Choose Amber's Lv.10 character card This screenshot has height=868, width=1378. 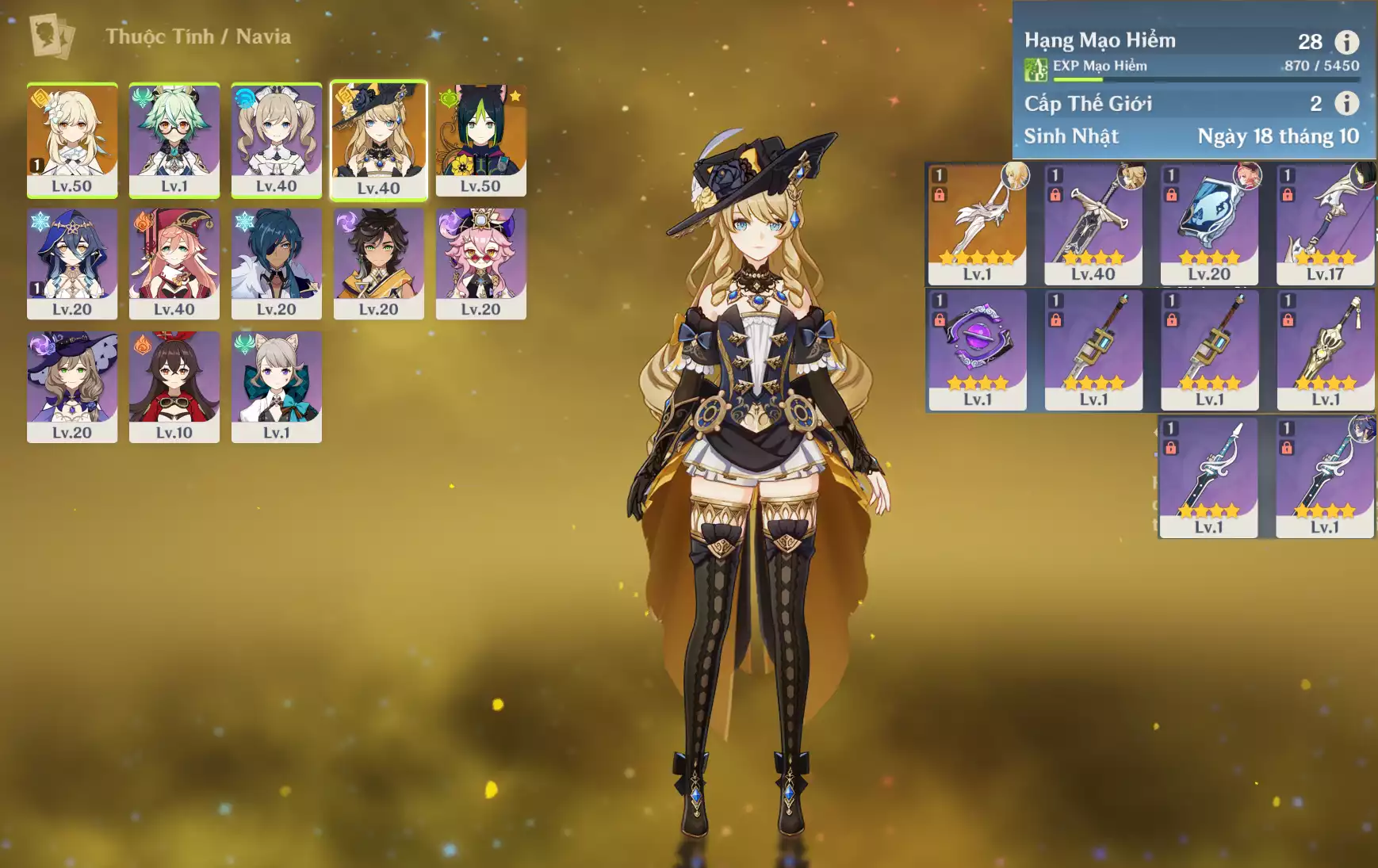click(x=174, y=387)
